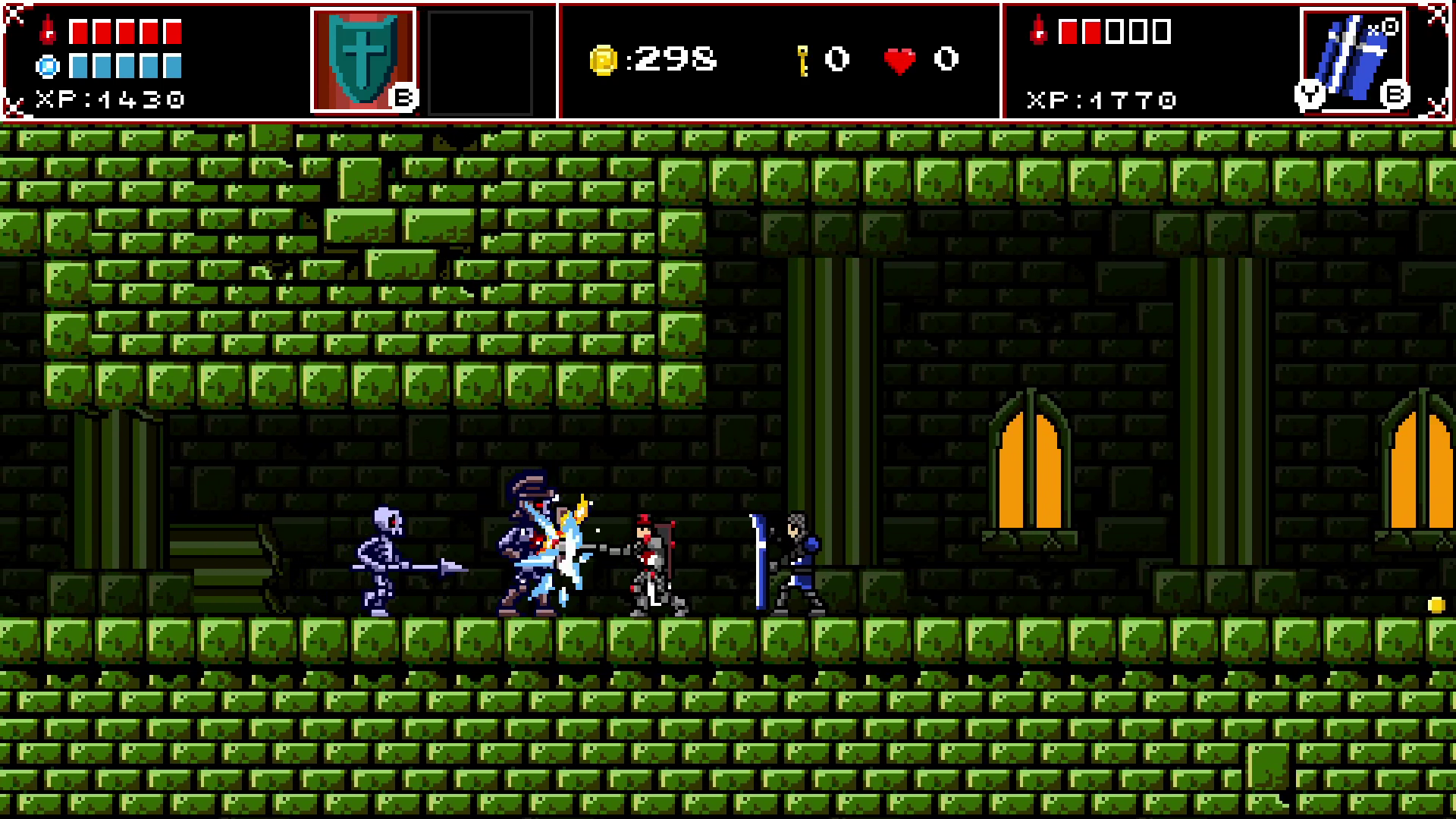
Task: Click the corner X ornament on left HUD panel
Action: tap(15, 15)
